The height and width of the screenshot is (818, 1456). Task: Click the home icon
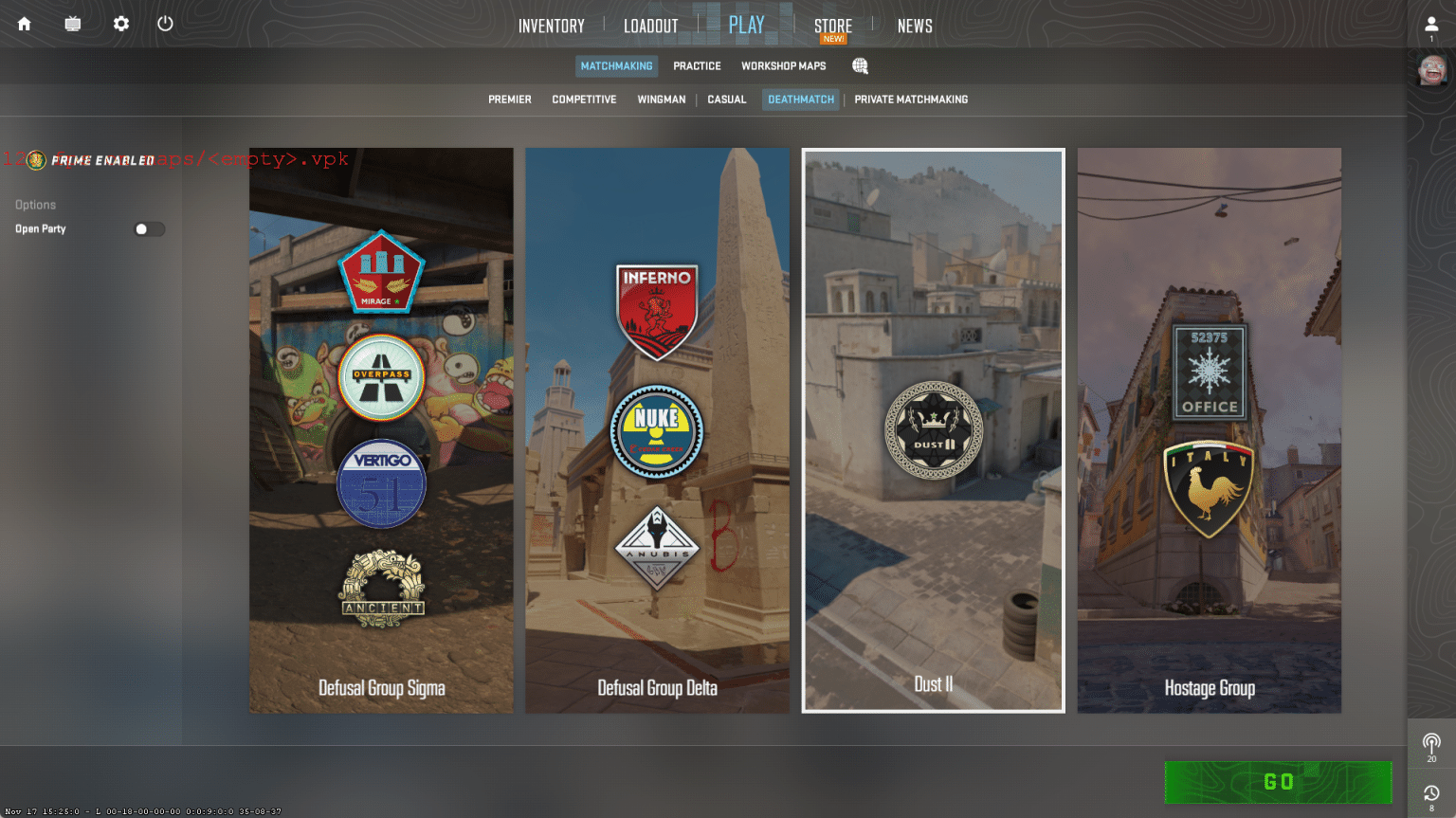[25, 24]
